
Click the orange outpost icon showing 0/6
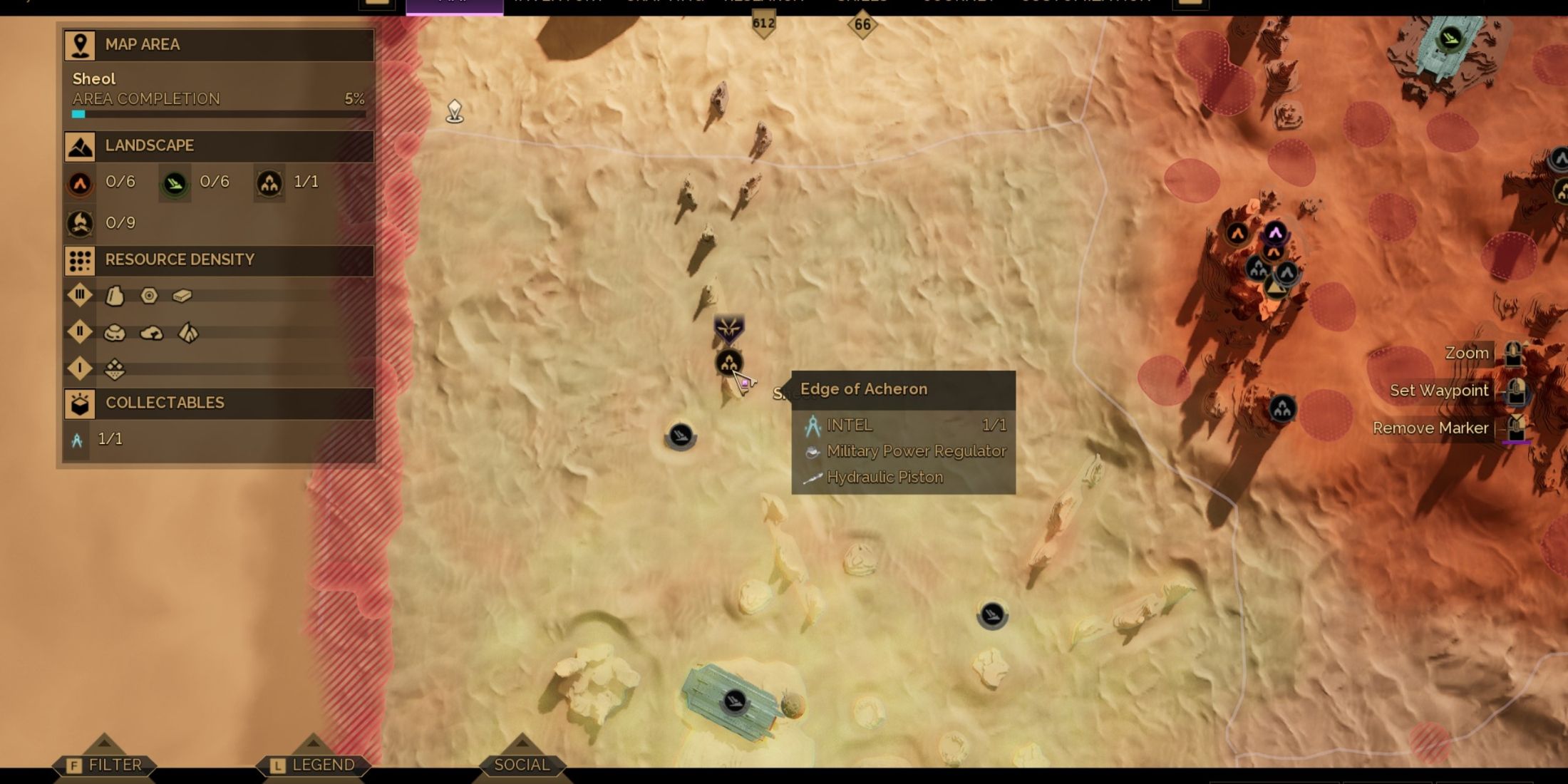[x=80, y=184]
